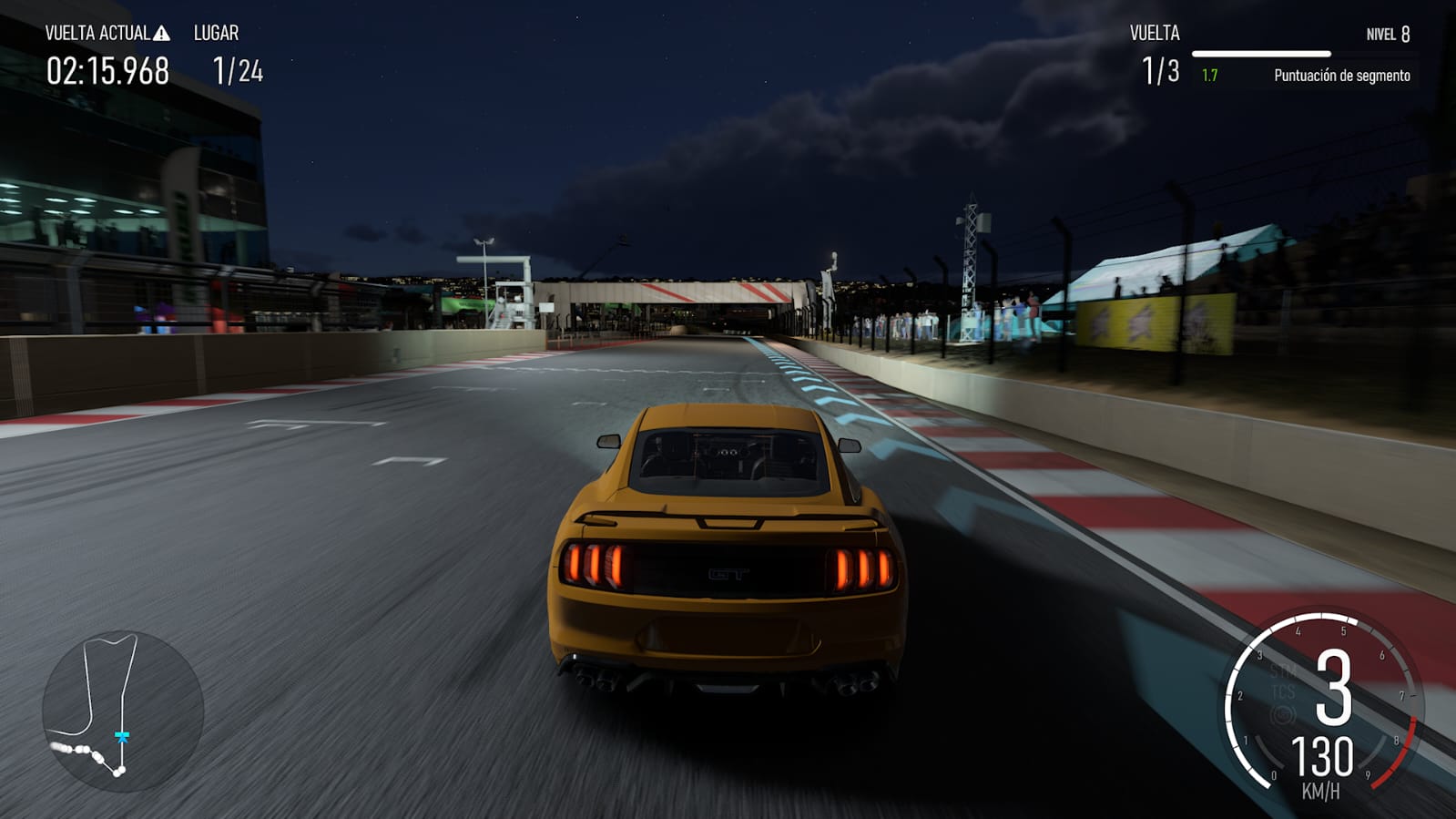Expand the VUELTA lap counter display
The height and width of the screenshot is (819, 1456).
(x=1157, y=55)
